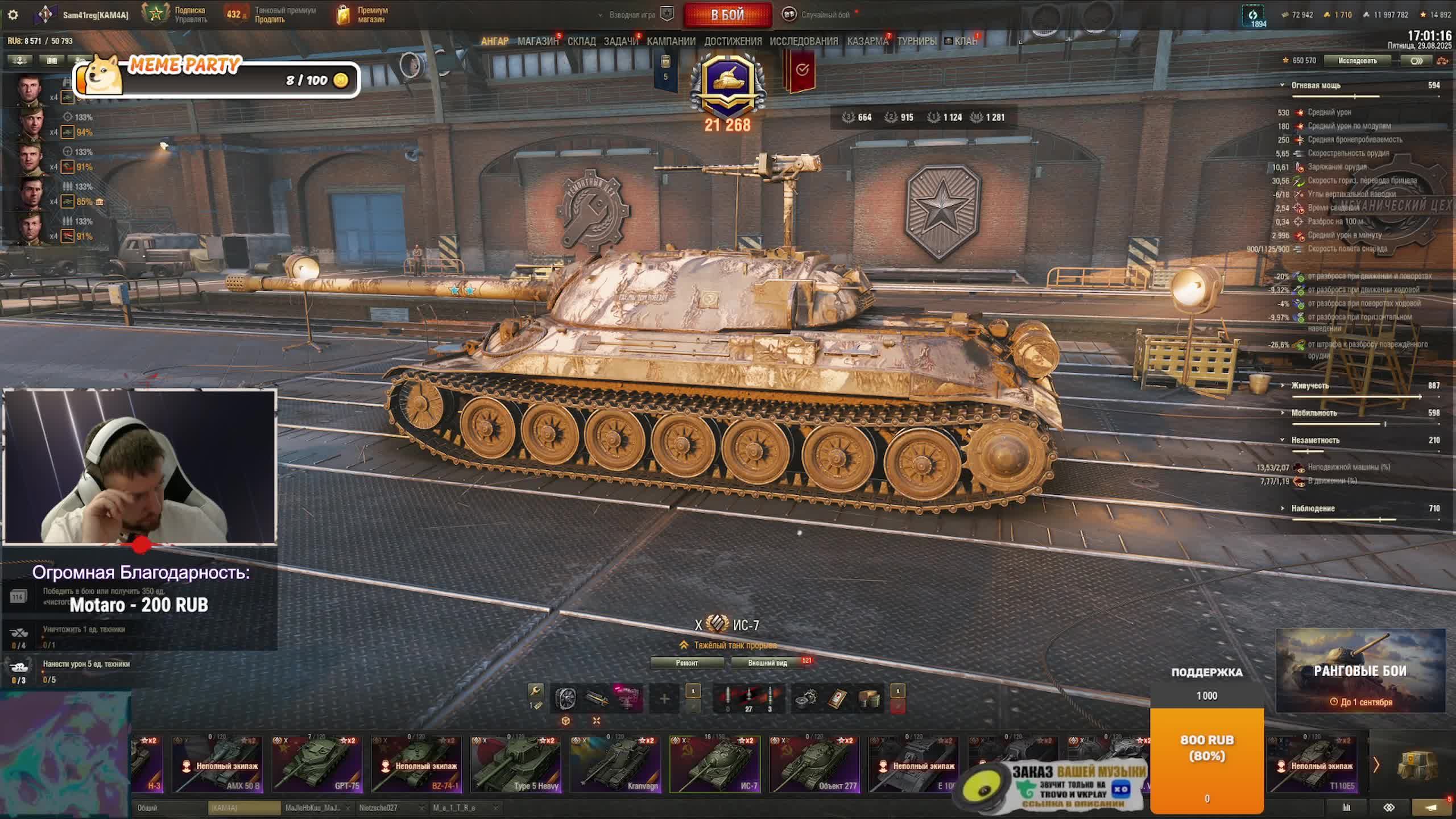Viewport: 1456px width, 819px height.
Task: Select the Объект 277 tank card
Action: tap(814, 764)
